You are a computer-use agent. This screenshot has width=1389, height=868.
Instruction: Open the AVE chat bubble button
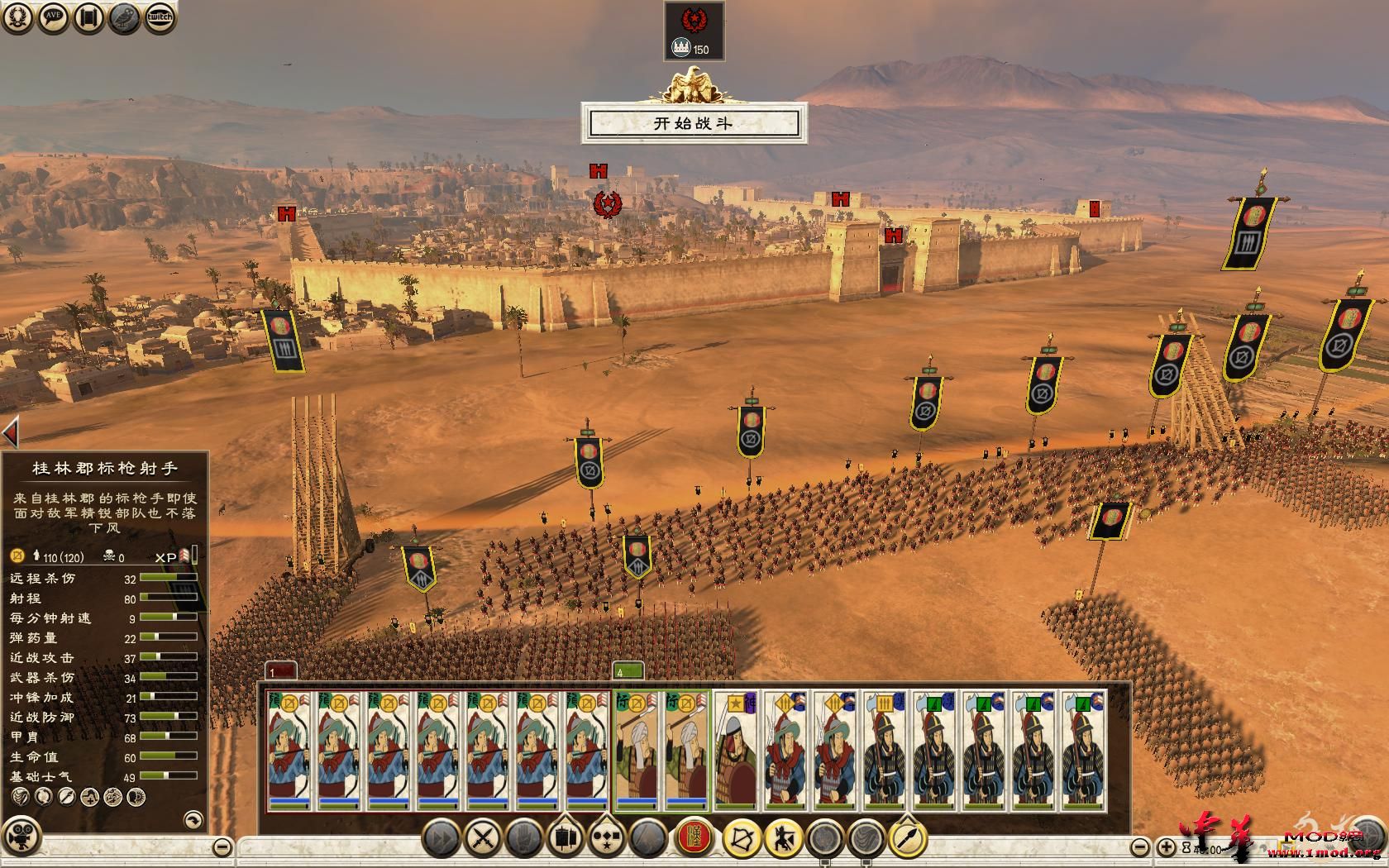tap(54, 17)
